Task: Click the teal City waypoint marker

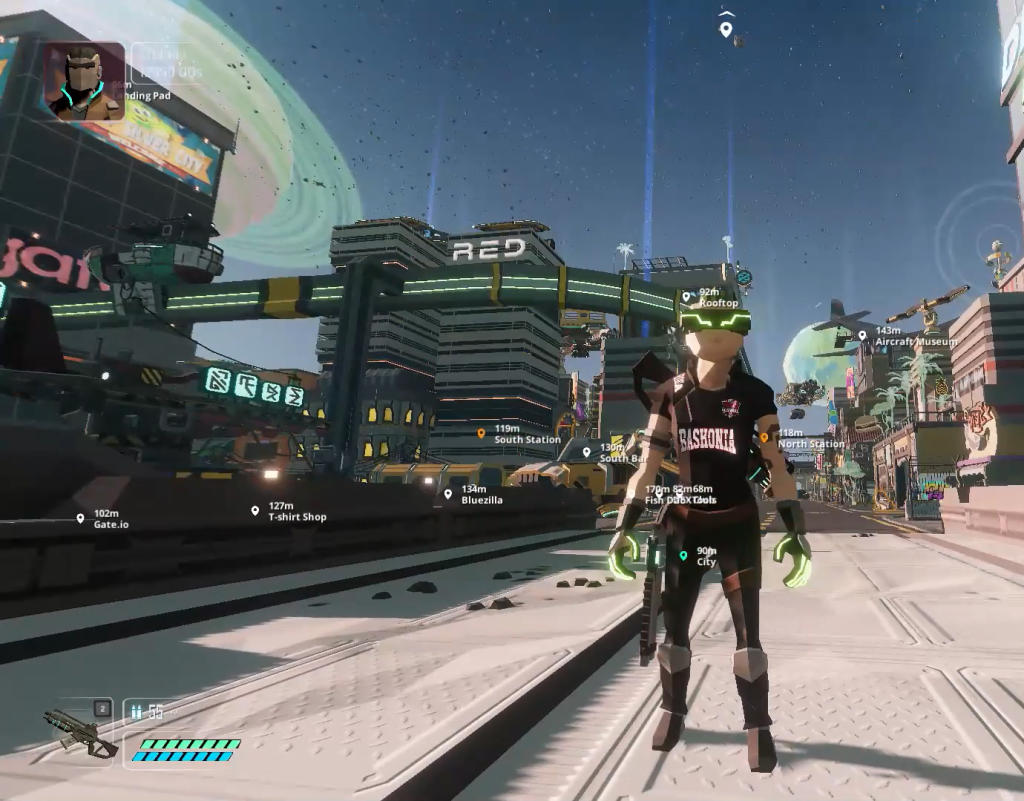Action: [683, 556]
